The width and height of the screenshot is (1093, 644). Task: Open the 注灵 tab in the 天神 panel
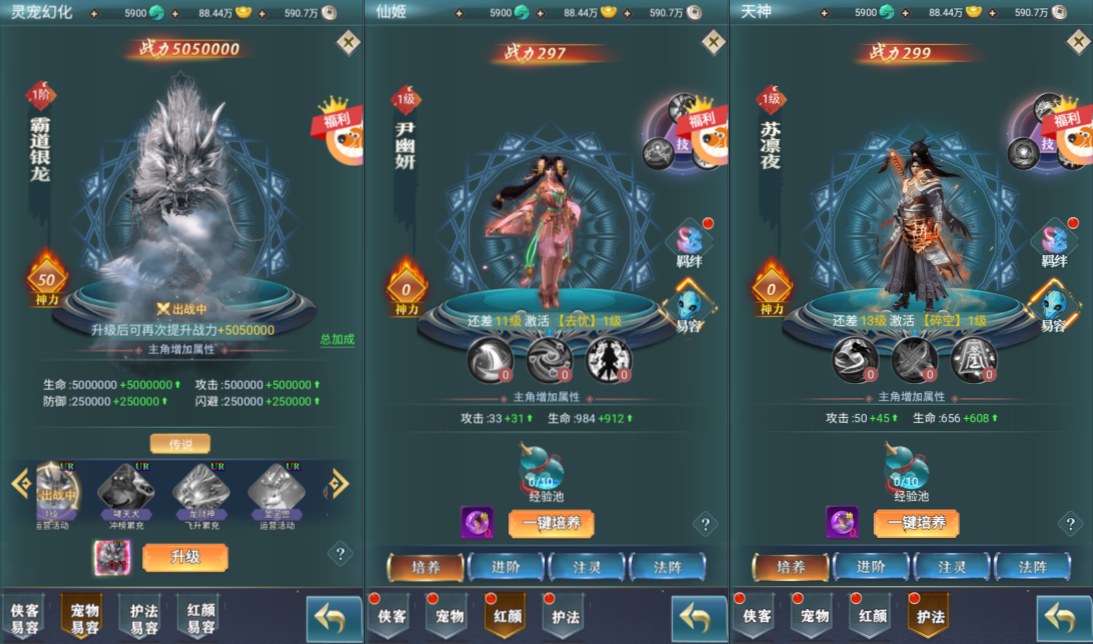951,567
